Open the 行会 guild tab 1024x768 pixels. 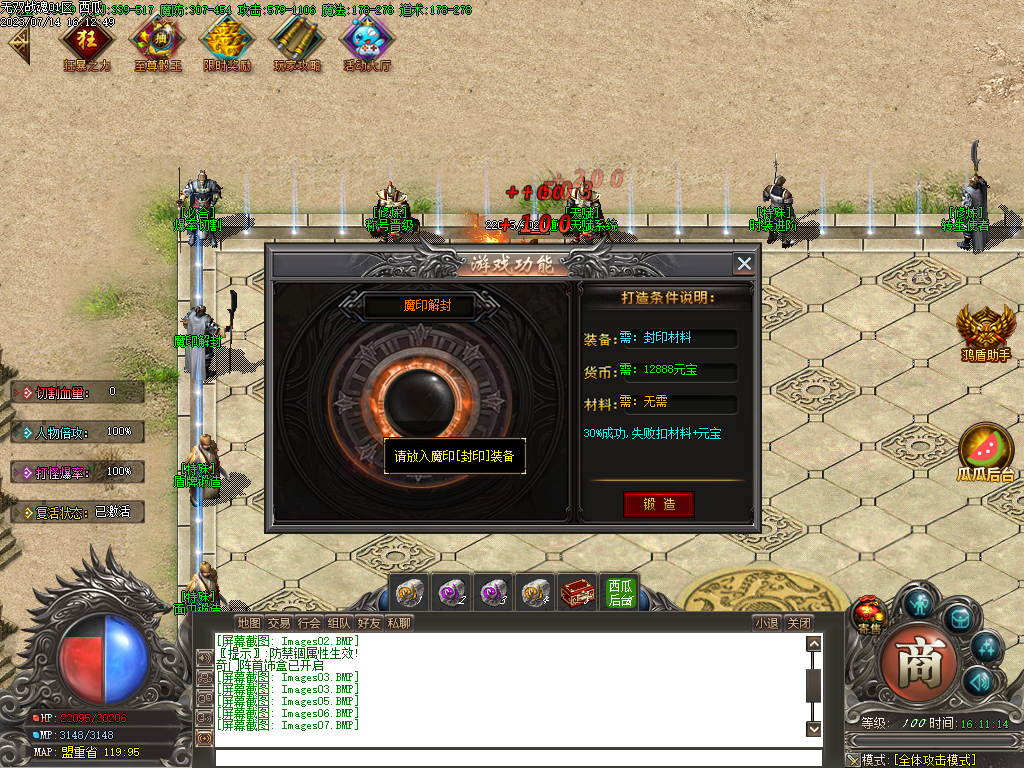309,623
